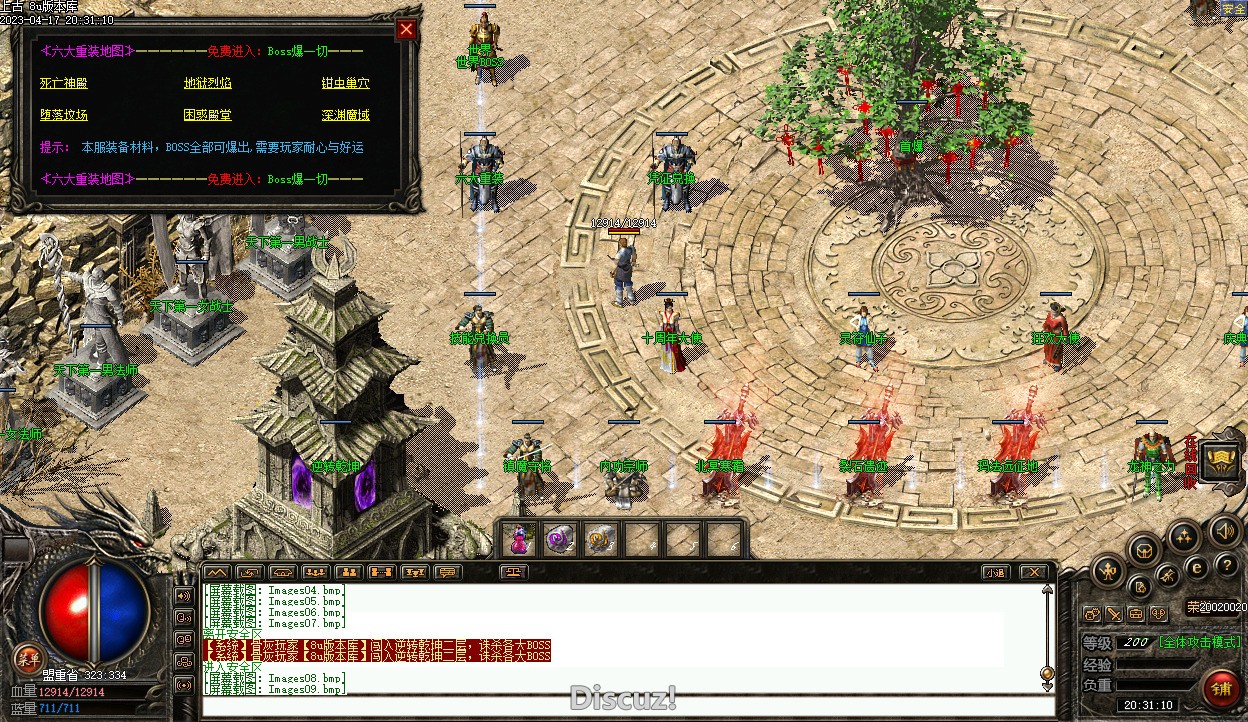Open the red 铺 shop button
This screenshot has height=722, width=1248.
tap(1221, 689)
